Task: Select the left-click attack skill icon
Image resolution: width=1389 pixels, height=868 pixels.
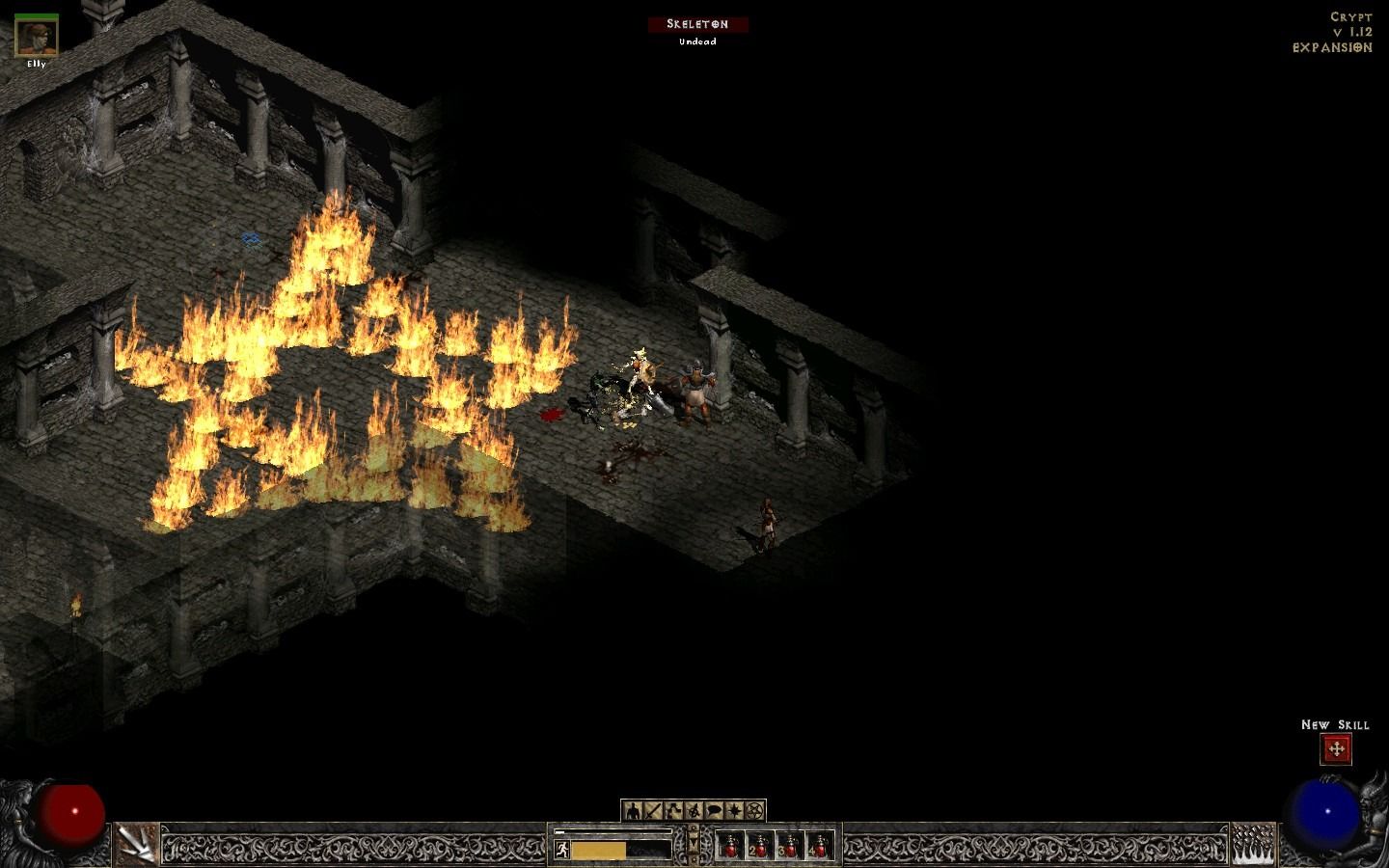Action: tap(137, 844)
